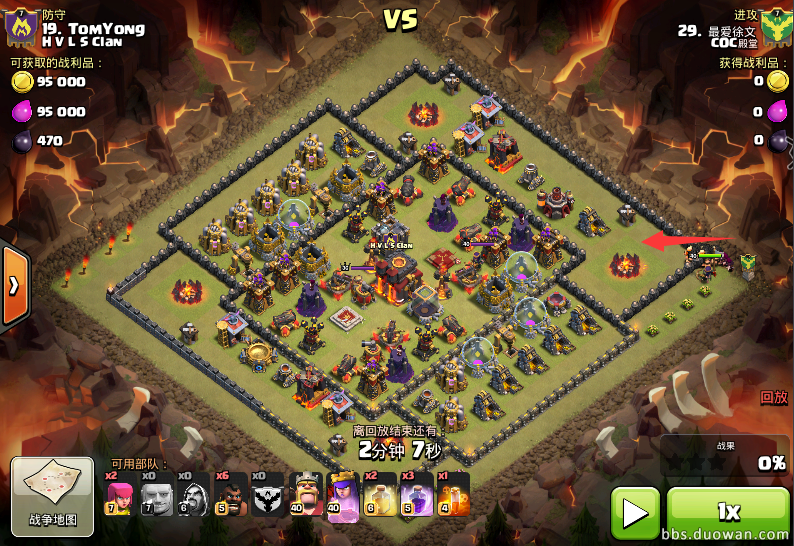Select the Archer Queen hero
This screenshot has width=794, height=546.
click(343, 494)
